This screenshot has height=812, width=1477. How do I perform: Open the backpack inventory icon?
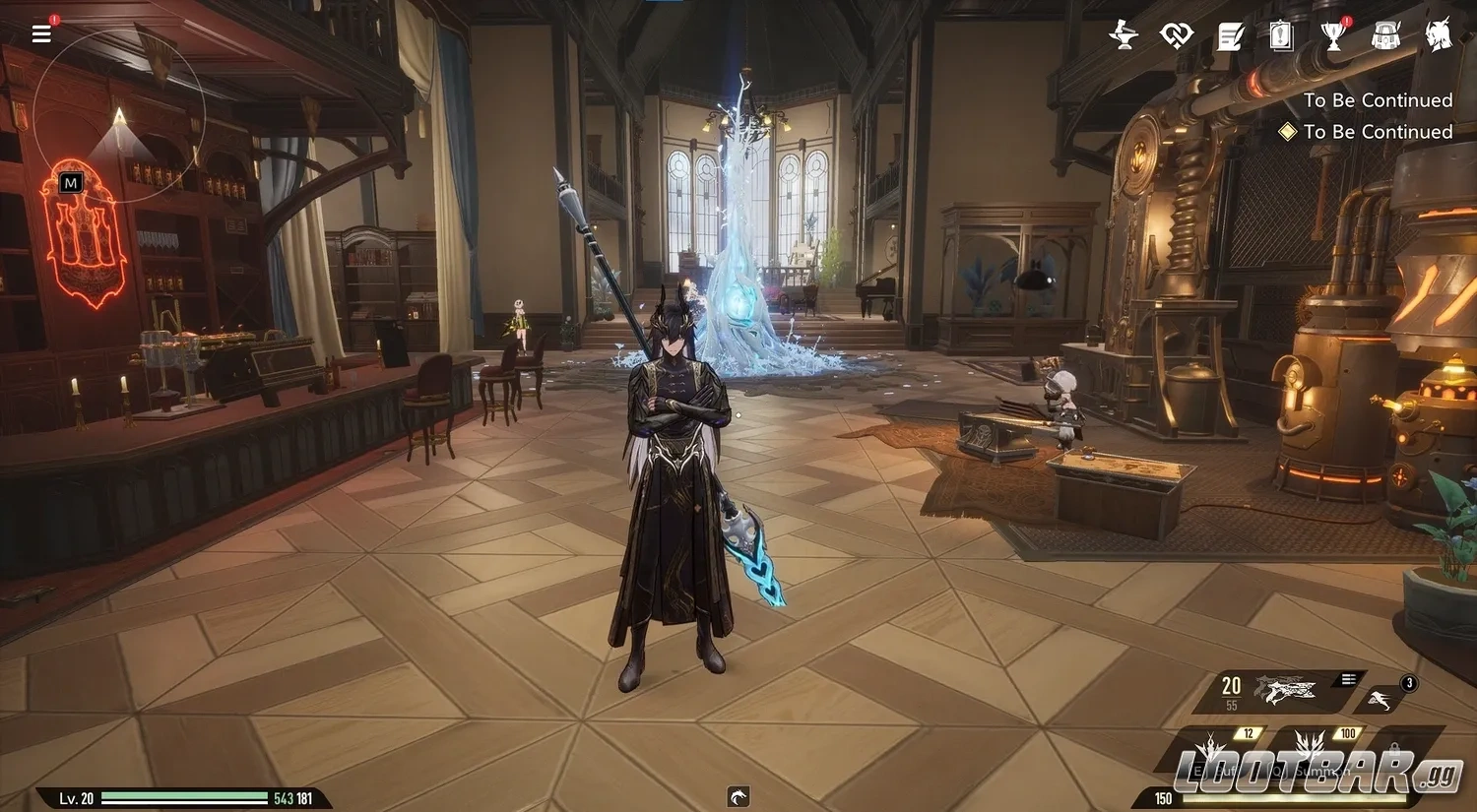pyautogui.click(x=1385, y=36)
